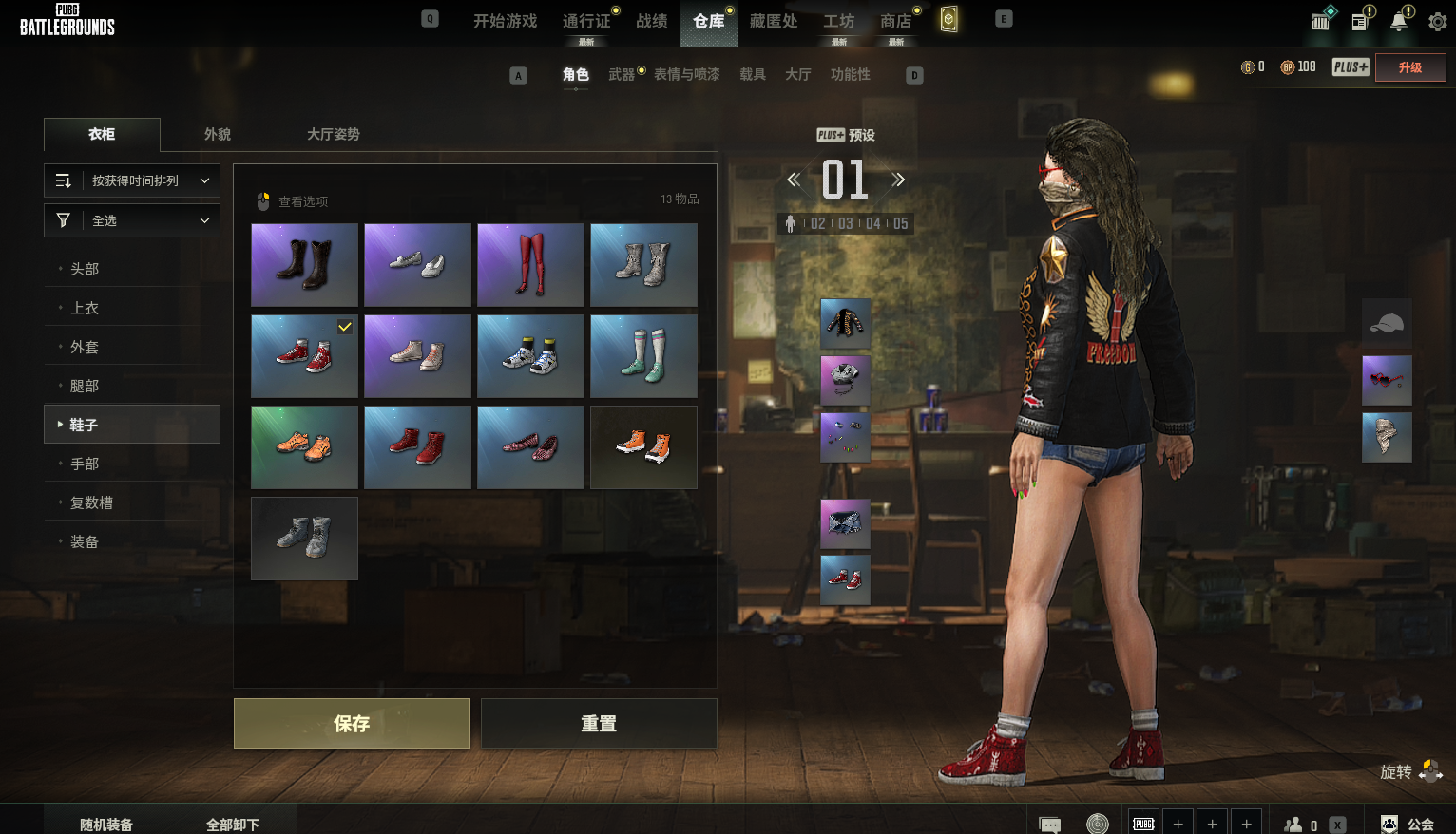Viewport: 1456px width, 834px height.
Task: Choose the 外套 jacket category
Action: click(x=85, y=348)
